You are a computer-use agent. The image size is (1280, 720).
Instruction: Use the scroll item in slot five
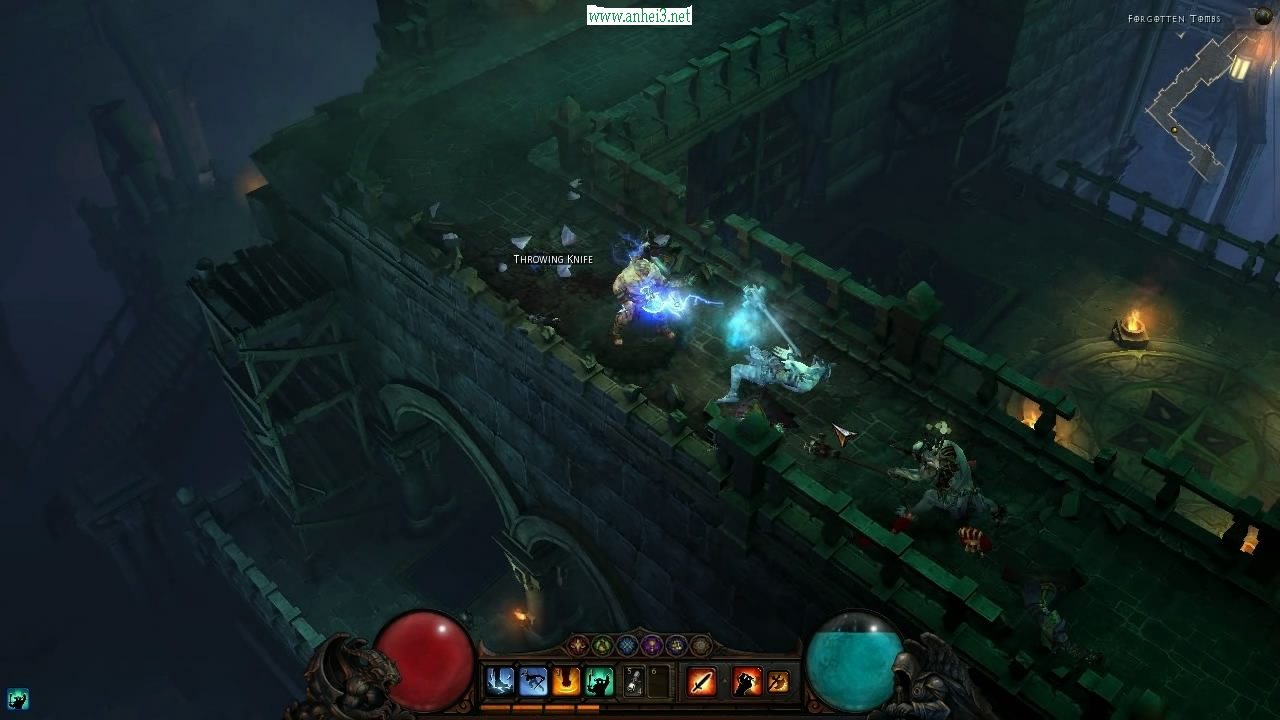click(634, 682)
